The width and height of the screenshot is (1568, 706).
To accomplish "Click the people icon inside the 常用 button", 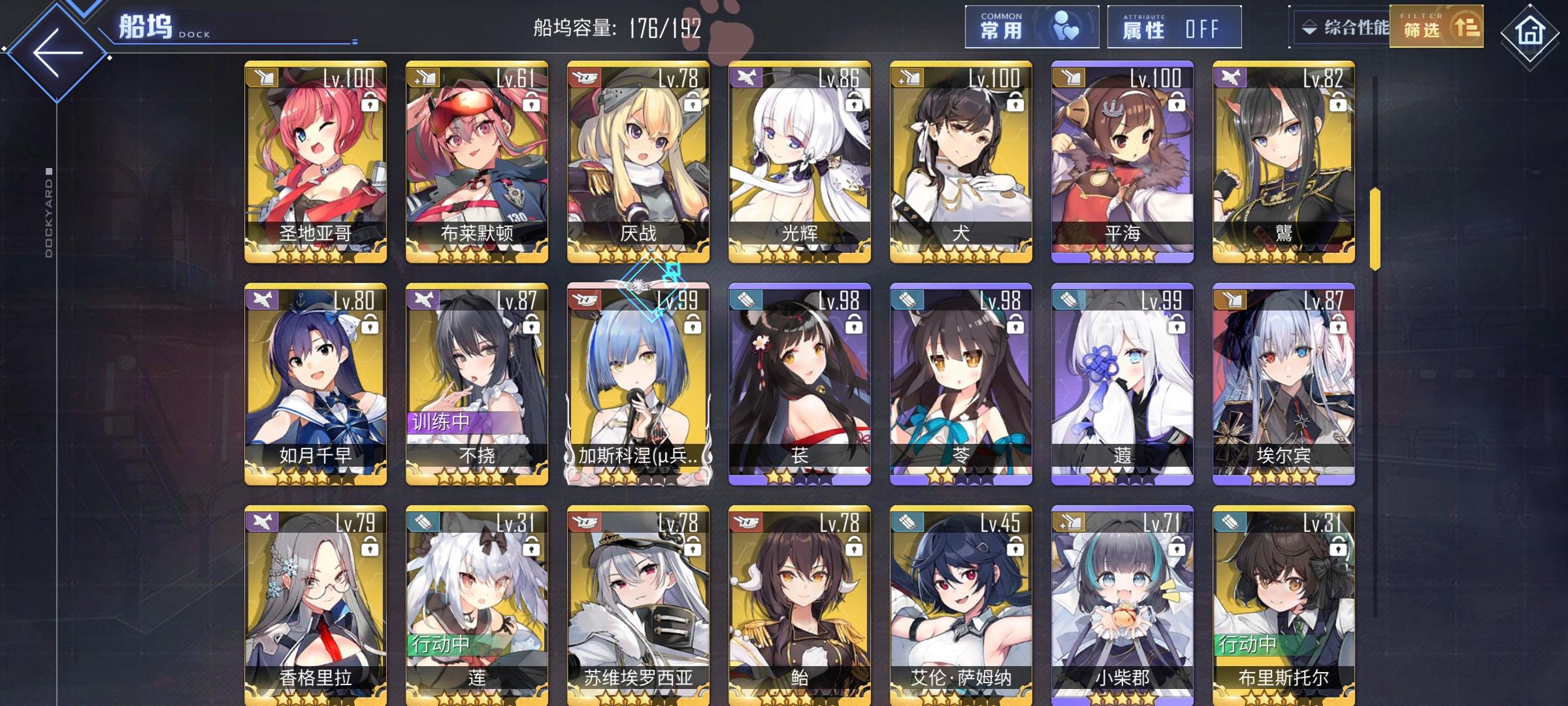I will point(1067,26).
